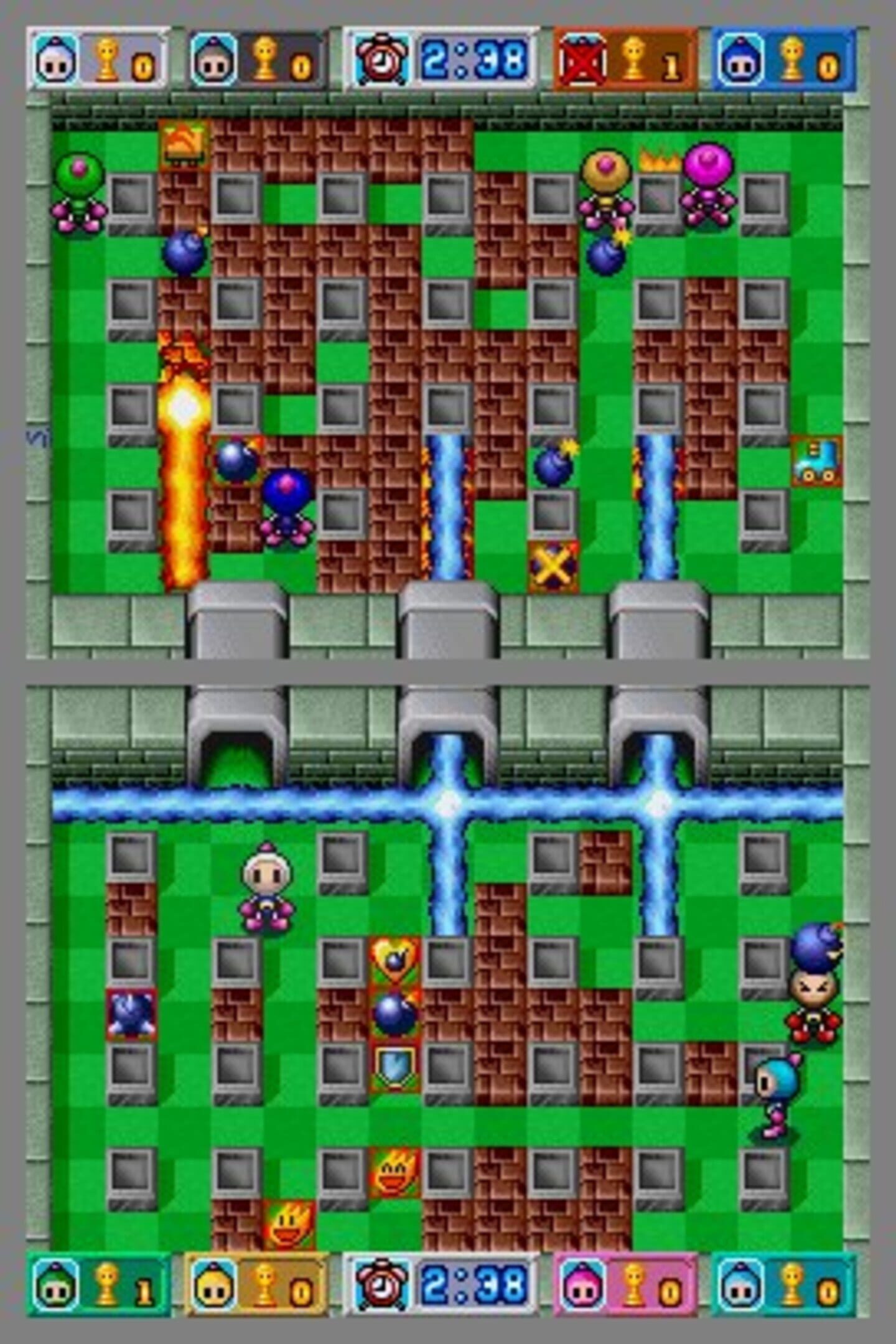Click the crossed-out eliminated player portrait

pos(582,60)
